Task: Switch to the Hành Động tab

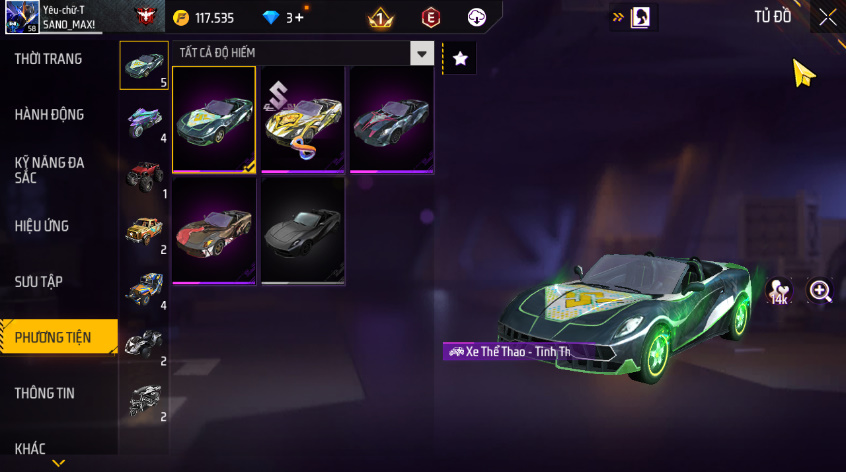Action: point(50,115)
